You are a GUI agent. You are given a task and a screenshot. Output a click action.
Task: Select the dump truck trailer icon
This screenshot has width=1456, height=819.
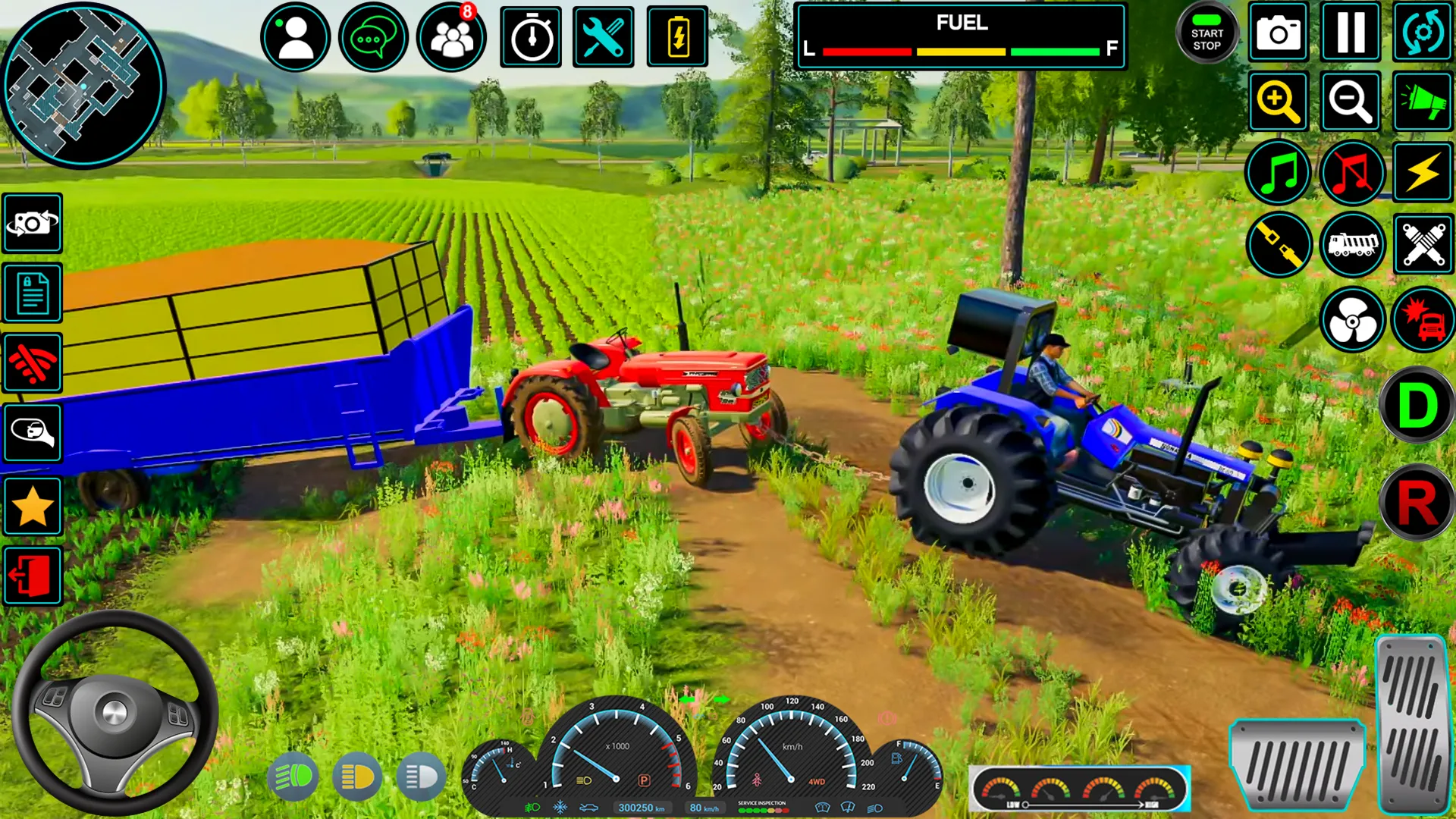click(x=1351, y=244)
